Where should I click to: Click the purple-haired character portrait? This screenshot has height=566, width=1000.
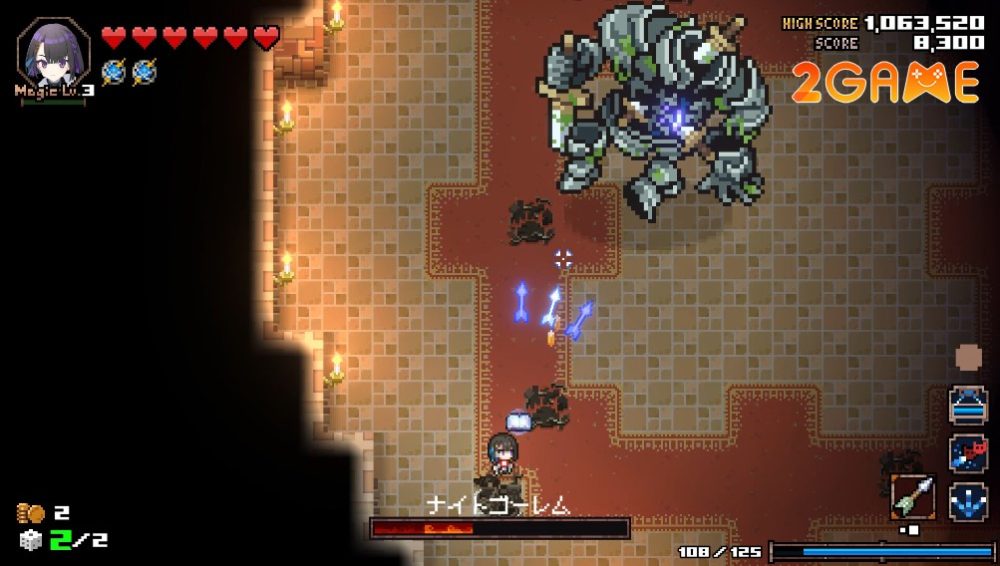coord(52,52)
